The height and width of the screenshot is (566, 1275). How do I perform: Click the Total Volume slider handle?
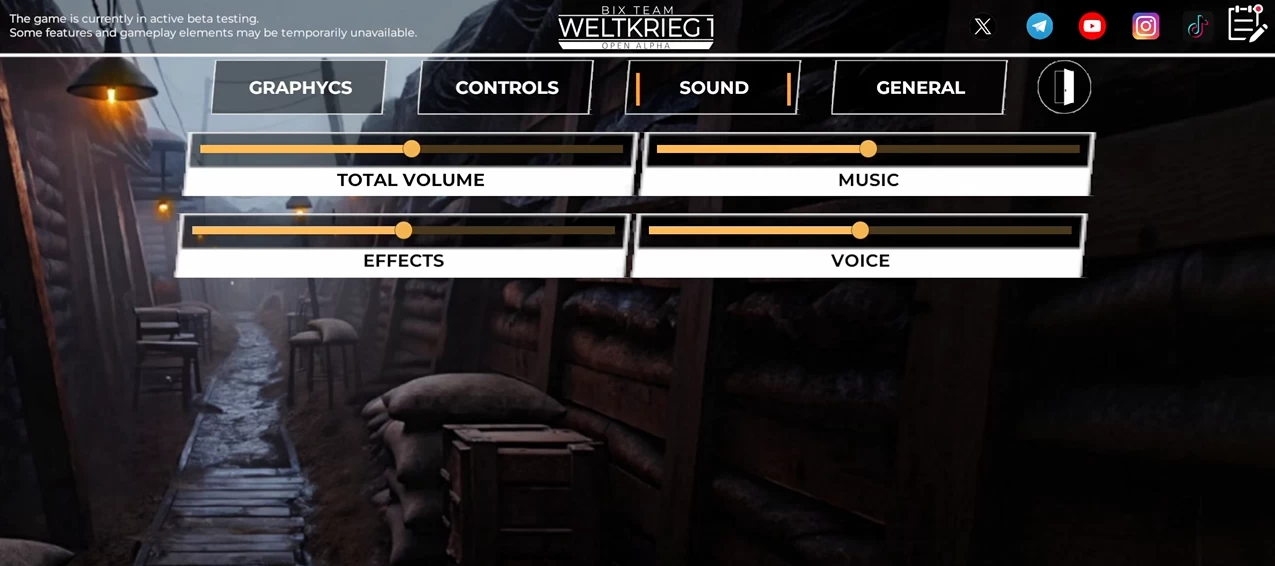411,149
